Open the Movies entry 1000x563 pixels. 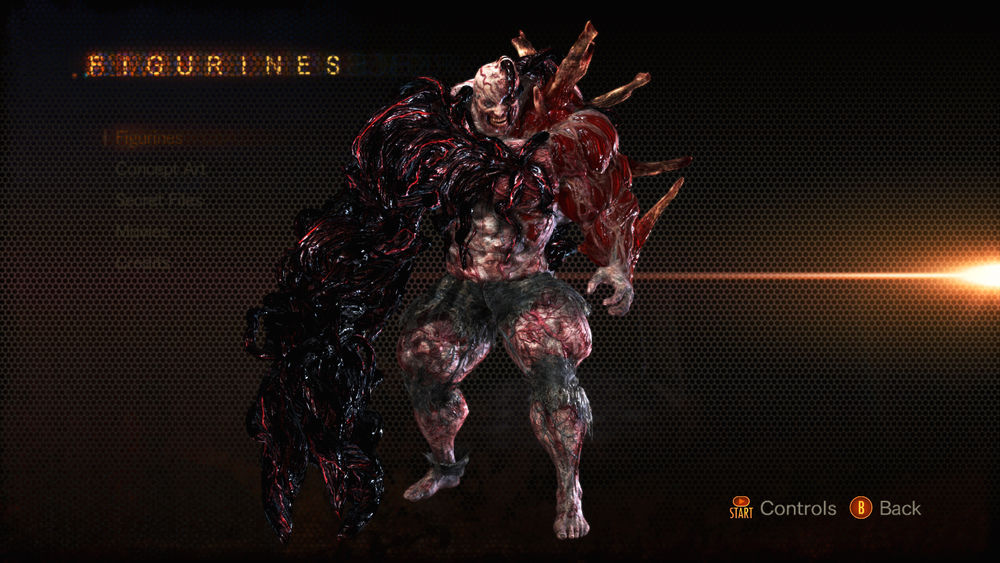(142, 231)
